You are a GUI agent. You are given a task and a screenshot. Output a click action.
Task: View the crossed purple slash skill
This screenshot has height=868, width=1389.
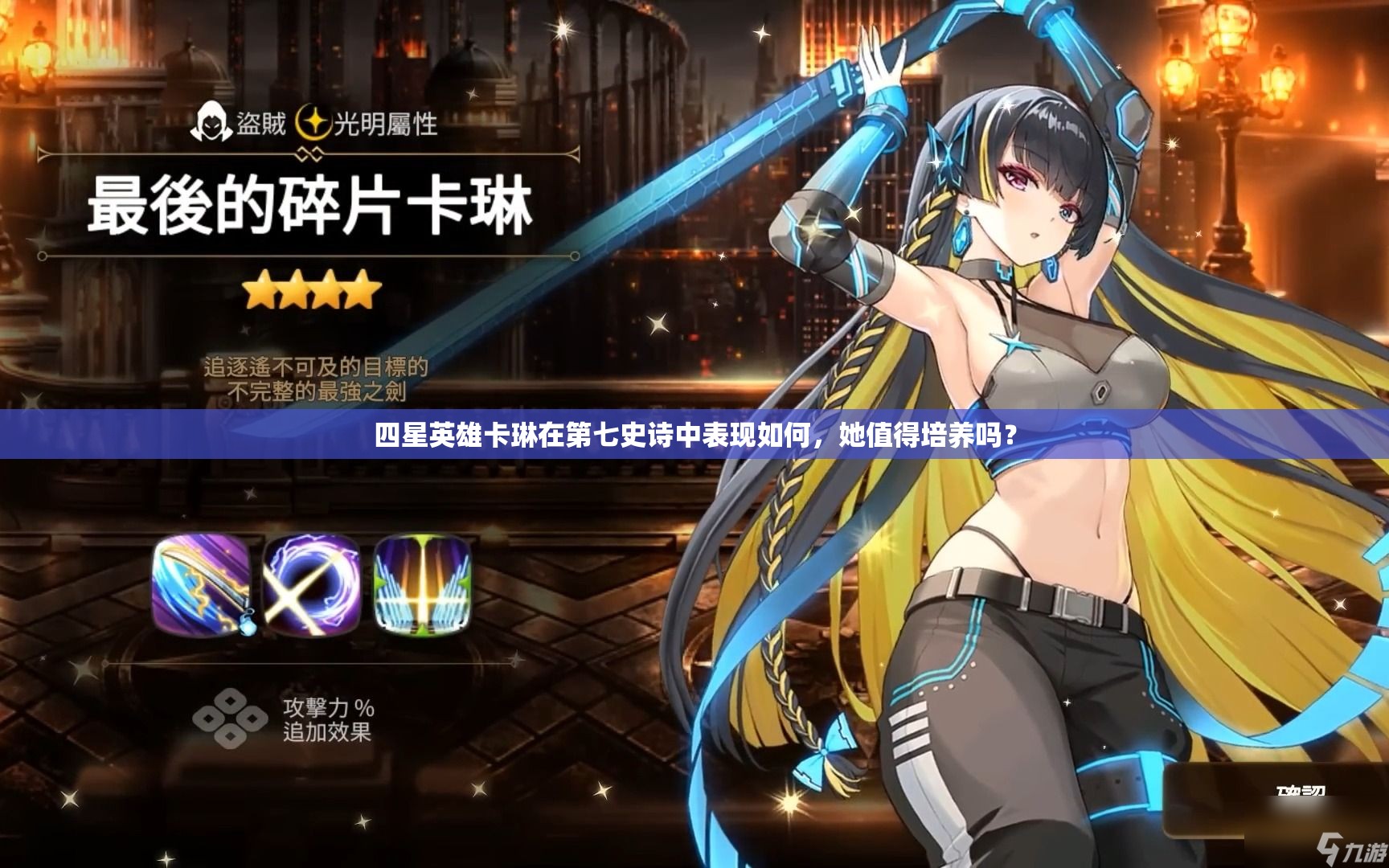311,583
